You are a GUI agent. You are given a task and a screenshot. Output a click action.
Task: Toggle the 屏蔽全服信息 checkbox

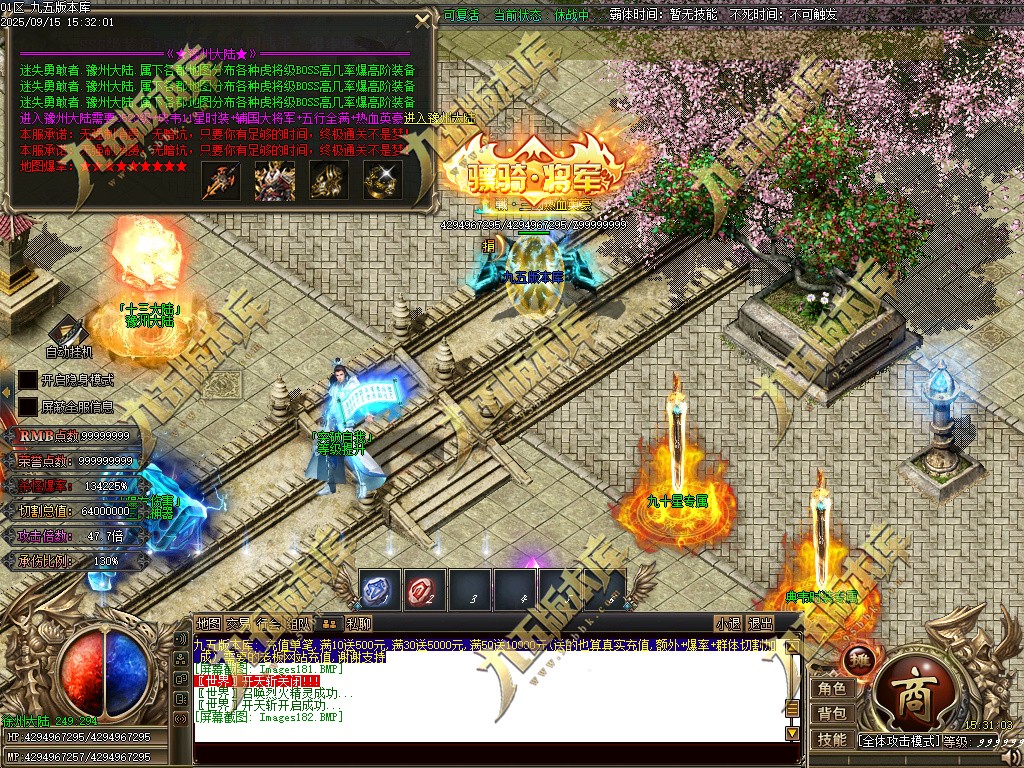[28, 407]
